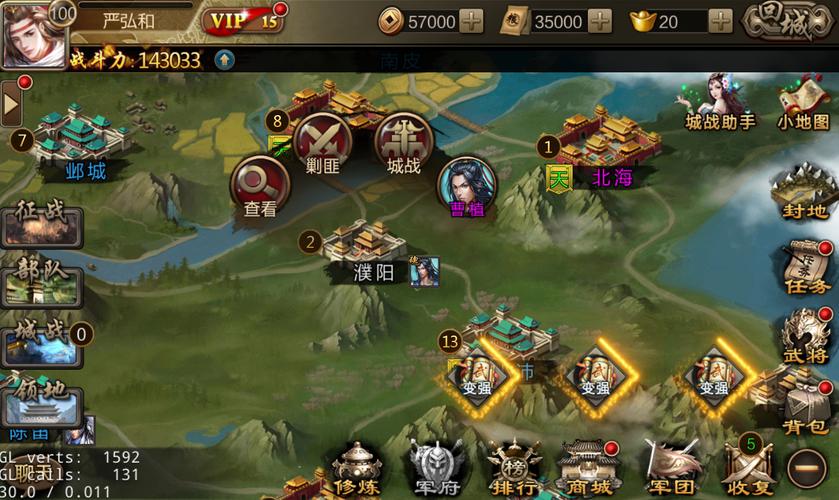Open the 部队 troops menu
Image resolution: width=839 pixels, height=500 pixels.
pos(40,282)
